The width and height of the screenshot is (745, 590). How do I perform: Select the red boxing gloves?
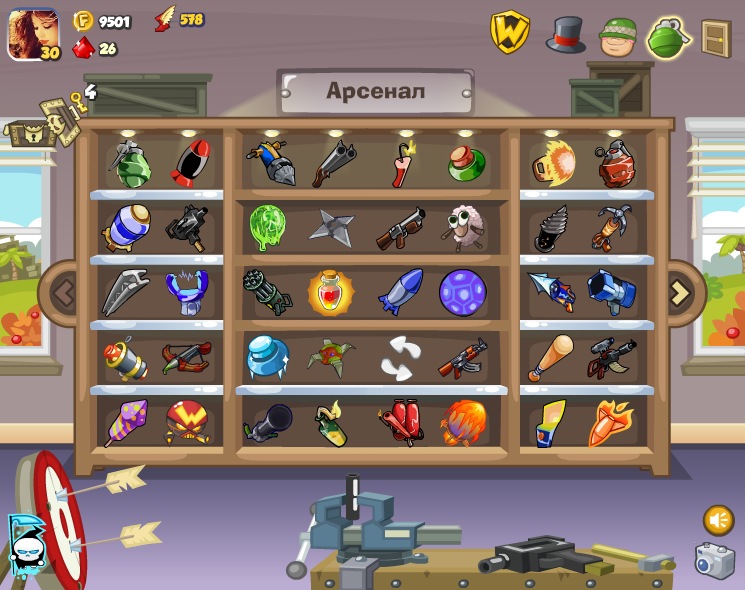click(x=400, y=421)
